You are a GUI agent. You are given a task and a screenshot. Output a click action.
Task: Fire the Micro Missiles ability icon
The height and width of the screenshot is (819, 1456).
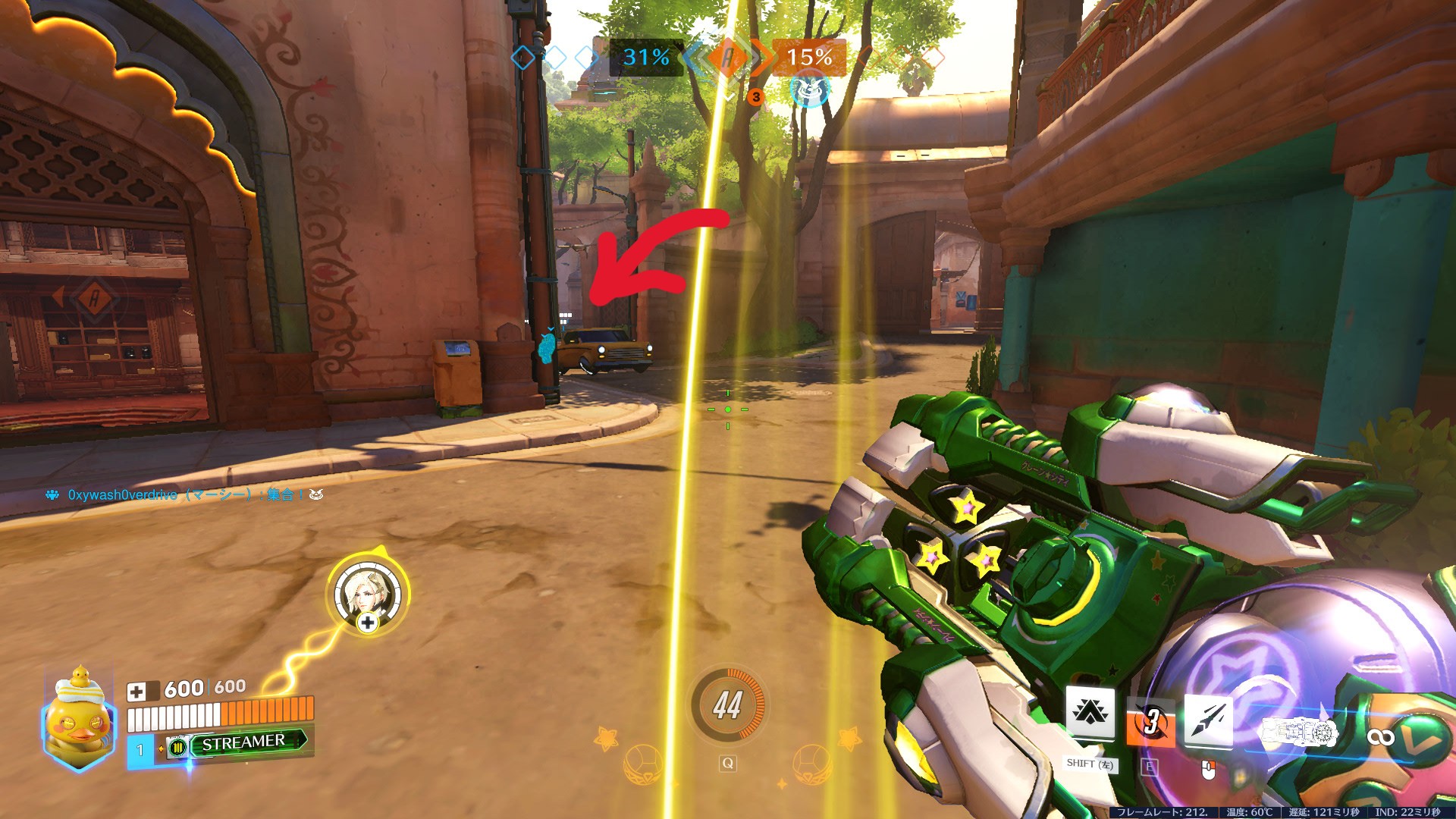(x=1208, y=719)
